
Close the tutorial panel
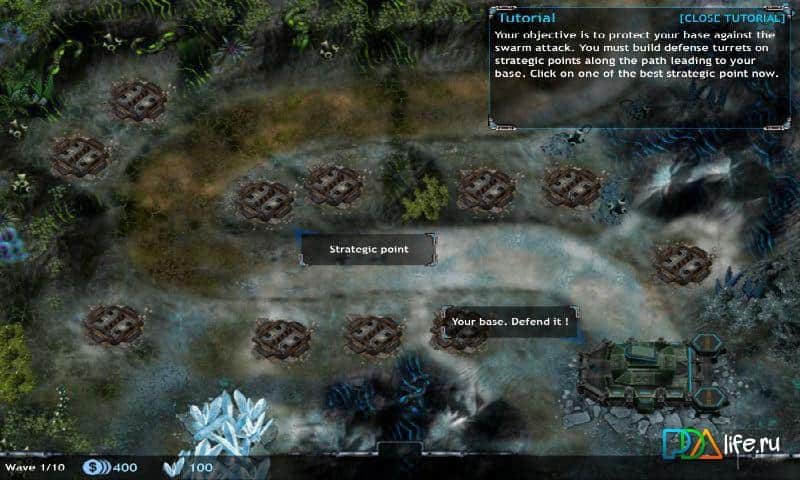coord(731,18)
